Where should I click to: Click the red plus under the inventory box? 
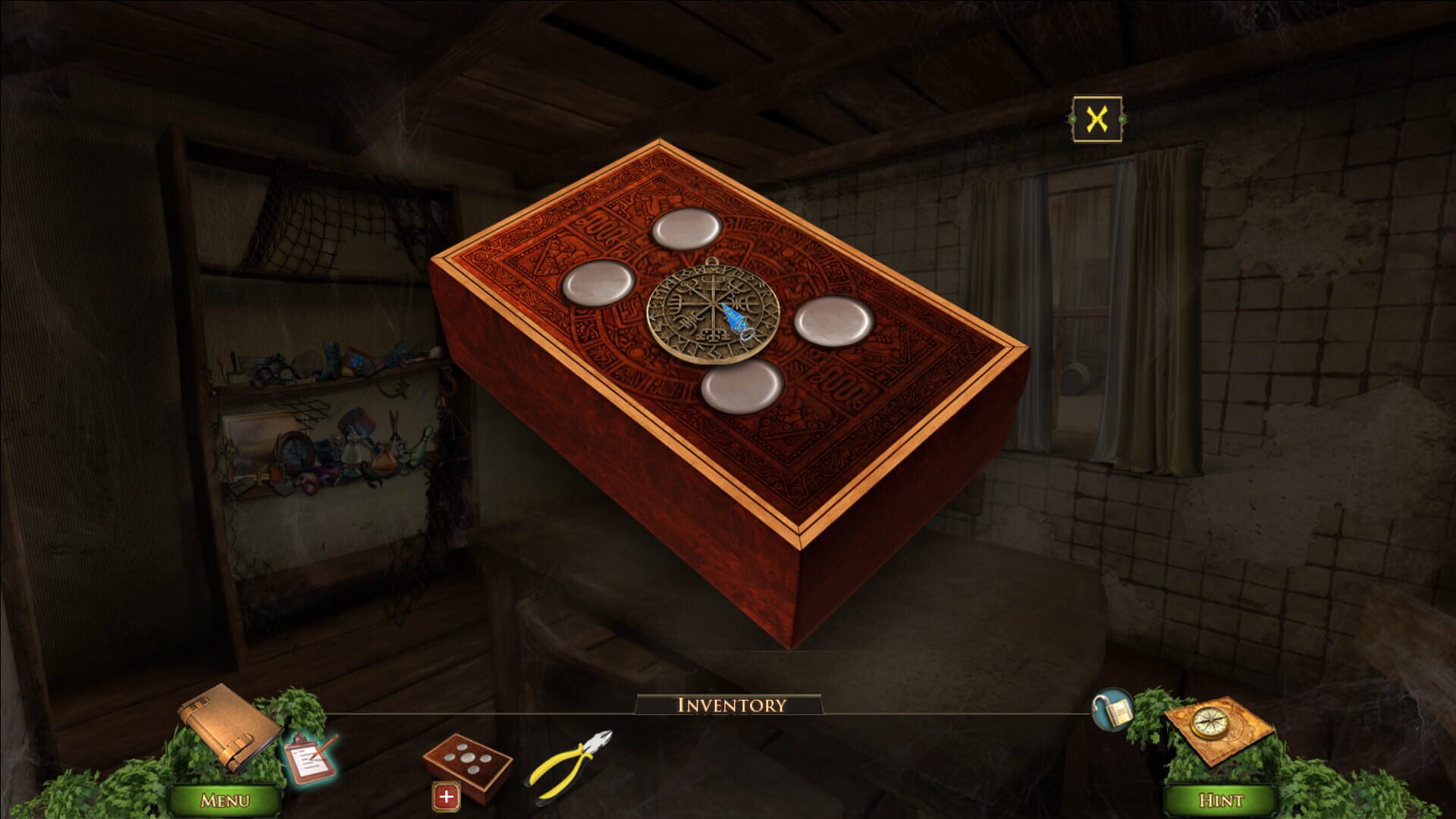click(x=447, y=797)
